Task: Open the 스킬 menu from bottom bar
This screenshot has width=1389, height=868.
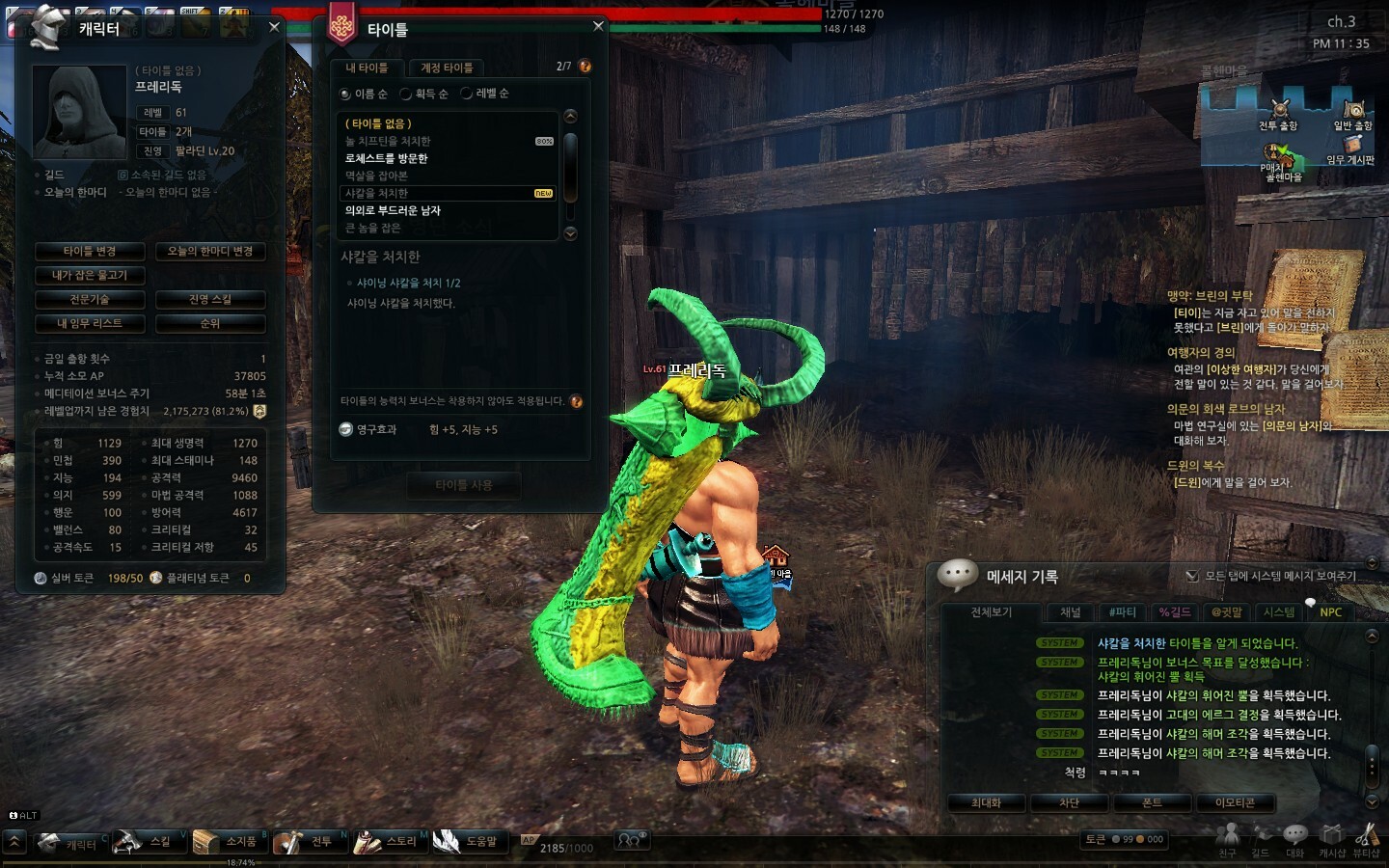Action: [x=148, y=842]
